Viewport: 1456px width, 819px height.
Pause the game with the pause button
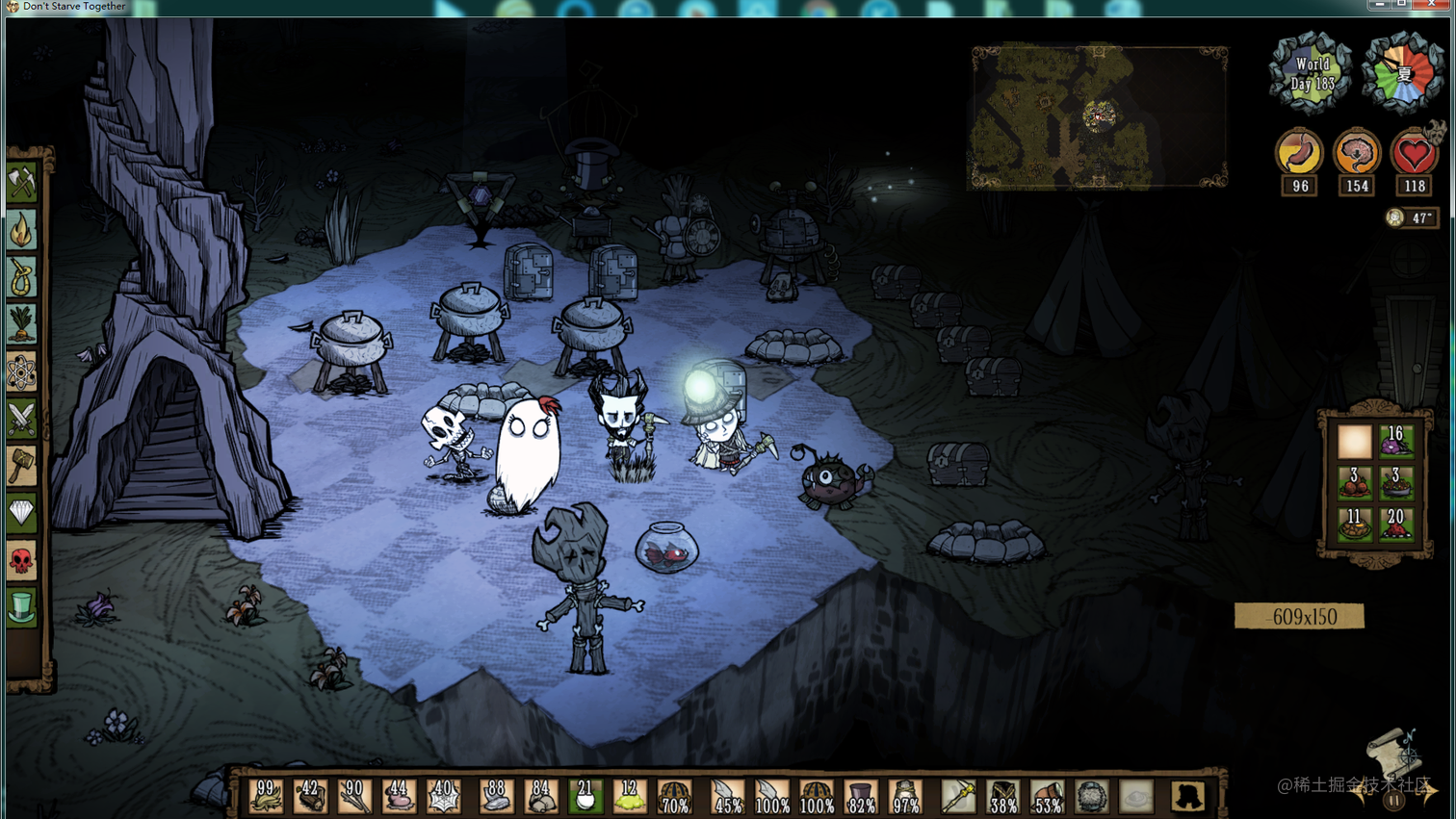[1394, 800]
